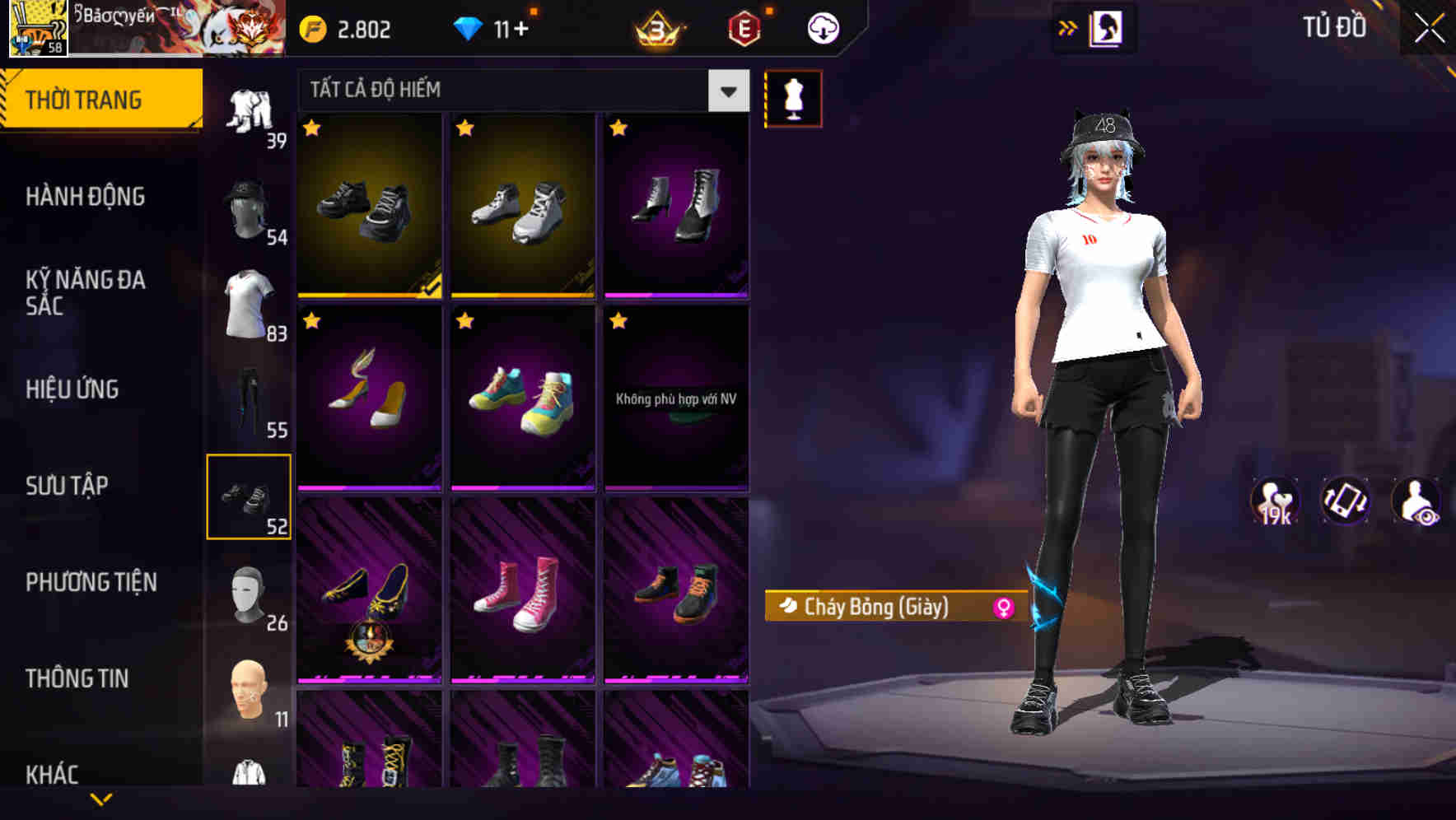
Task: Click the female gender toggle on Cháy Bỏng label
Action: 1002,605
